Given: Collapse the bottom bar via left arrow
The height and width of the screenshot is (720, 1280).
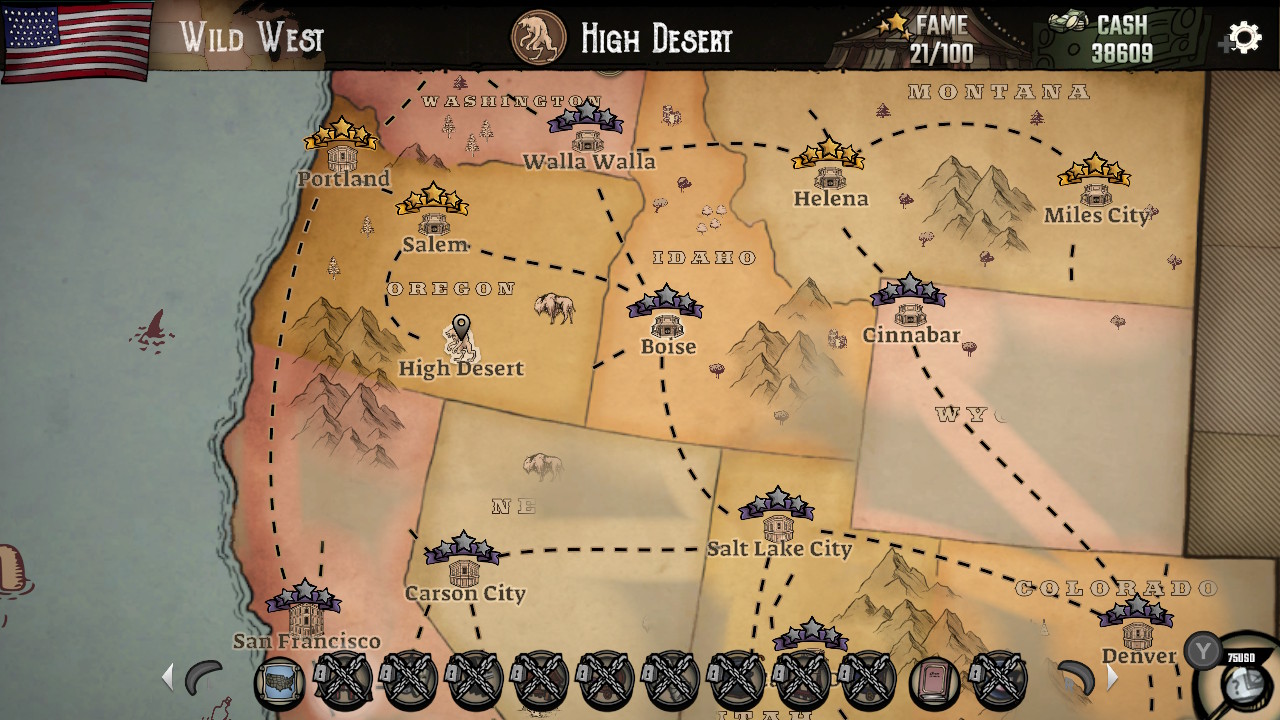Looking at the screenshot, I should 167,677.
